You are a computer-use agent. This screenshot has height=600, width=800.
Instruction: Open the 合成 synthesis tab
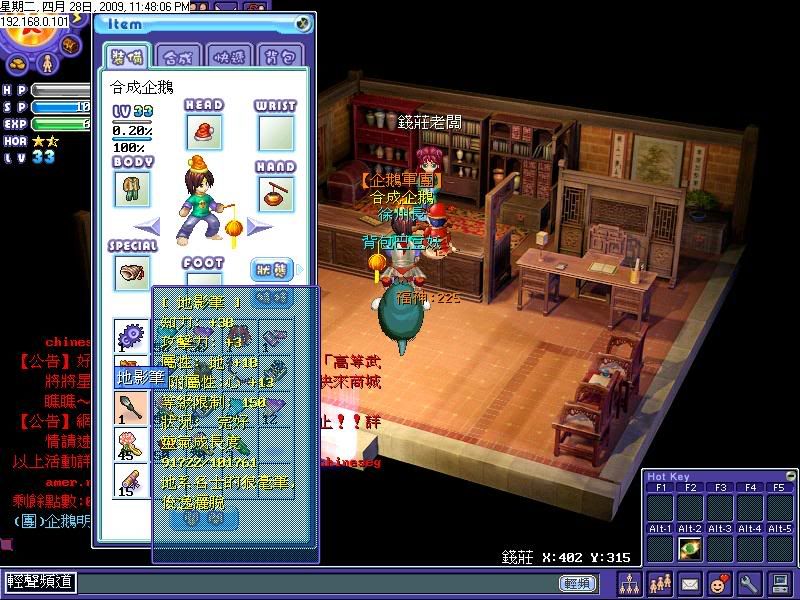180,56
